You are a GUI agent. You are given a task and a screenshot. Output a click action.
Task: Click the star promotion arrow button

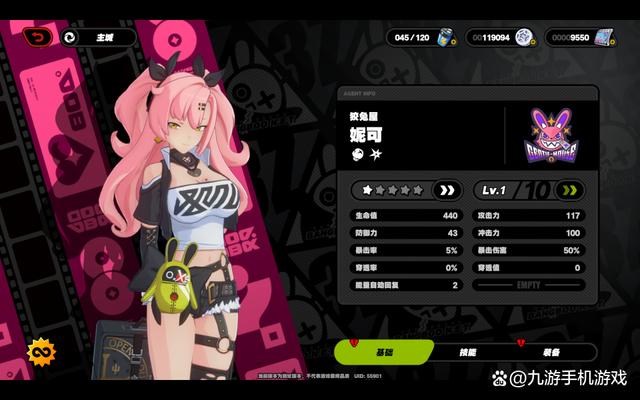point(447,190)
